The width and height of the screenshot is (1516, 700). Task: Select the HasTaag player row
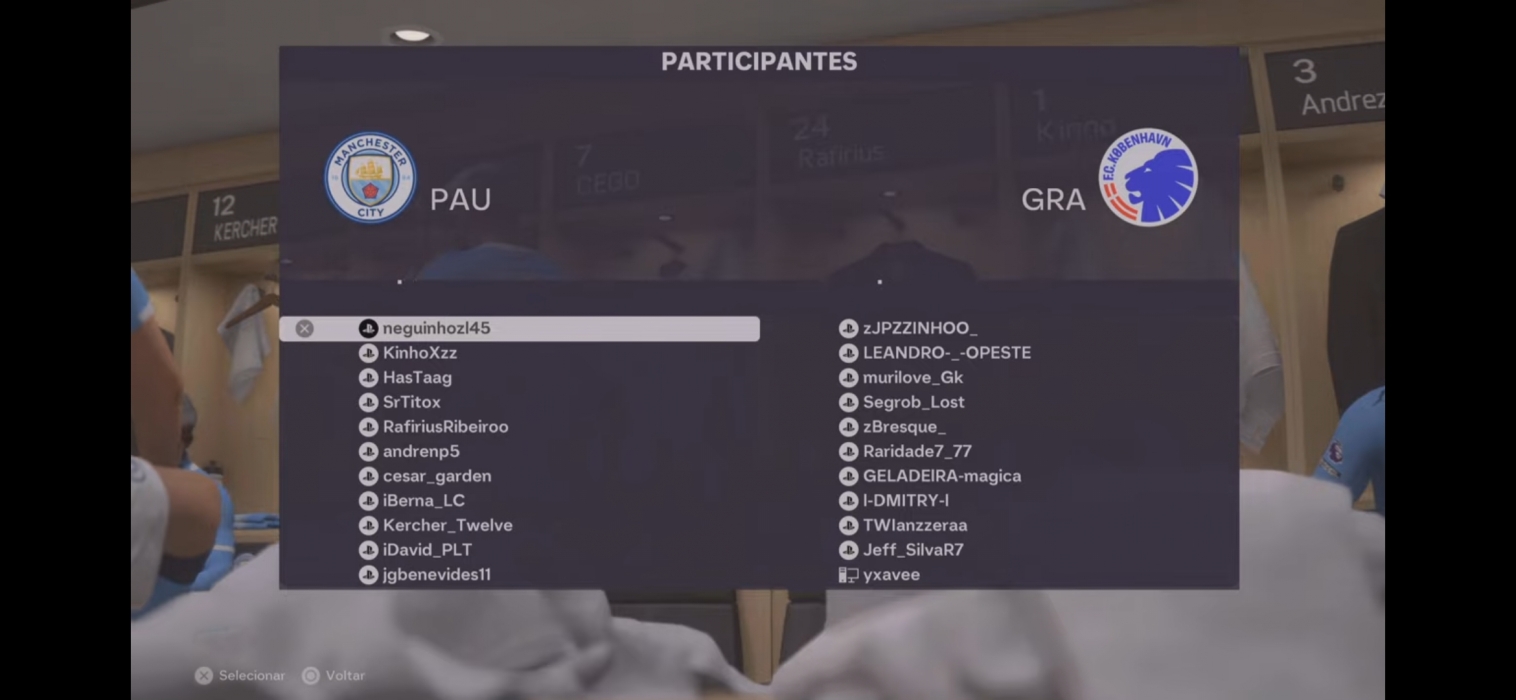point(417,378)
